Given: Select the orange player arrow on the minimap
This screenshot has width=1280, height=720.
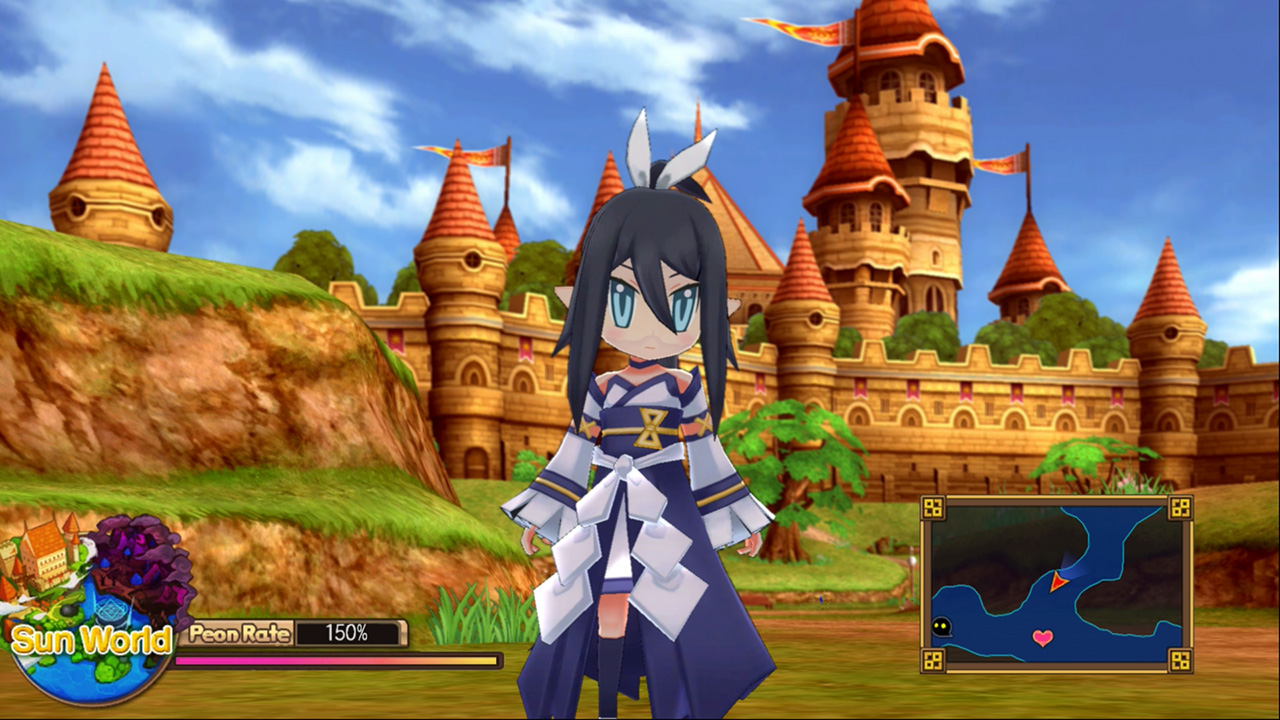Looking at the screenshot, I should 1057,582.
